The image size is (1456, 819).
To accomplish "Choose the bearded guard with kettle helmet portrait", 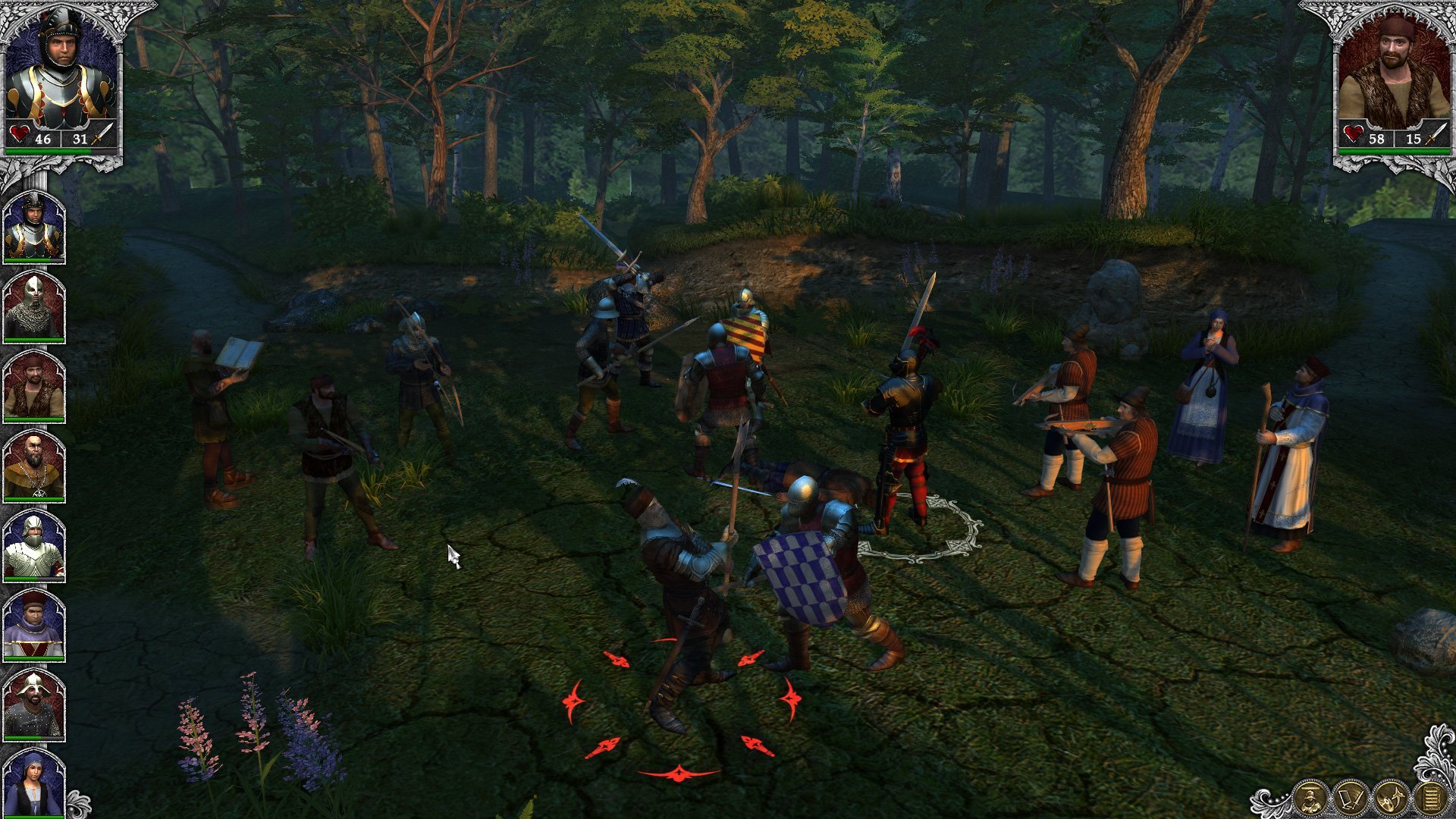I will click(33, 704).
